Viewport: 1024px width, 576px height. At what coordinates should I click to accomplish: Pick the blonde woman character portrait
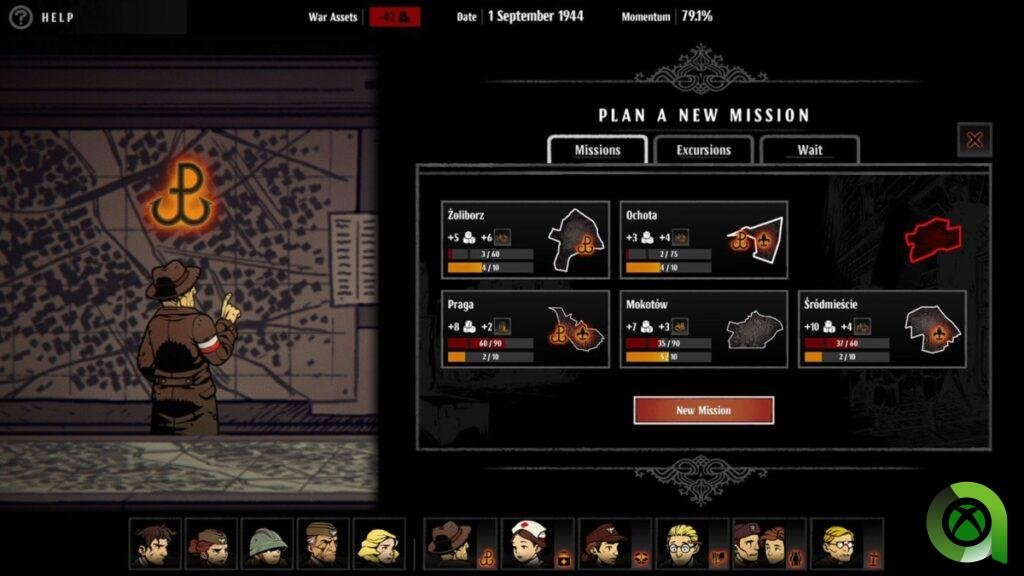click(379, 543)
